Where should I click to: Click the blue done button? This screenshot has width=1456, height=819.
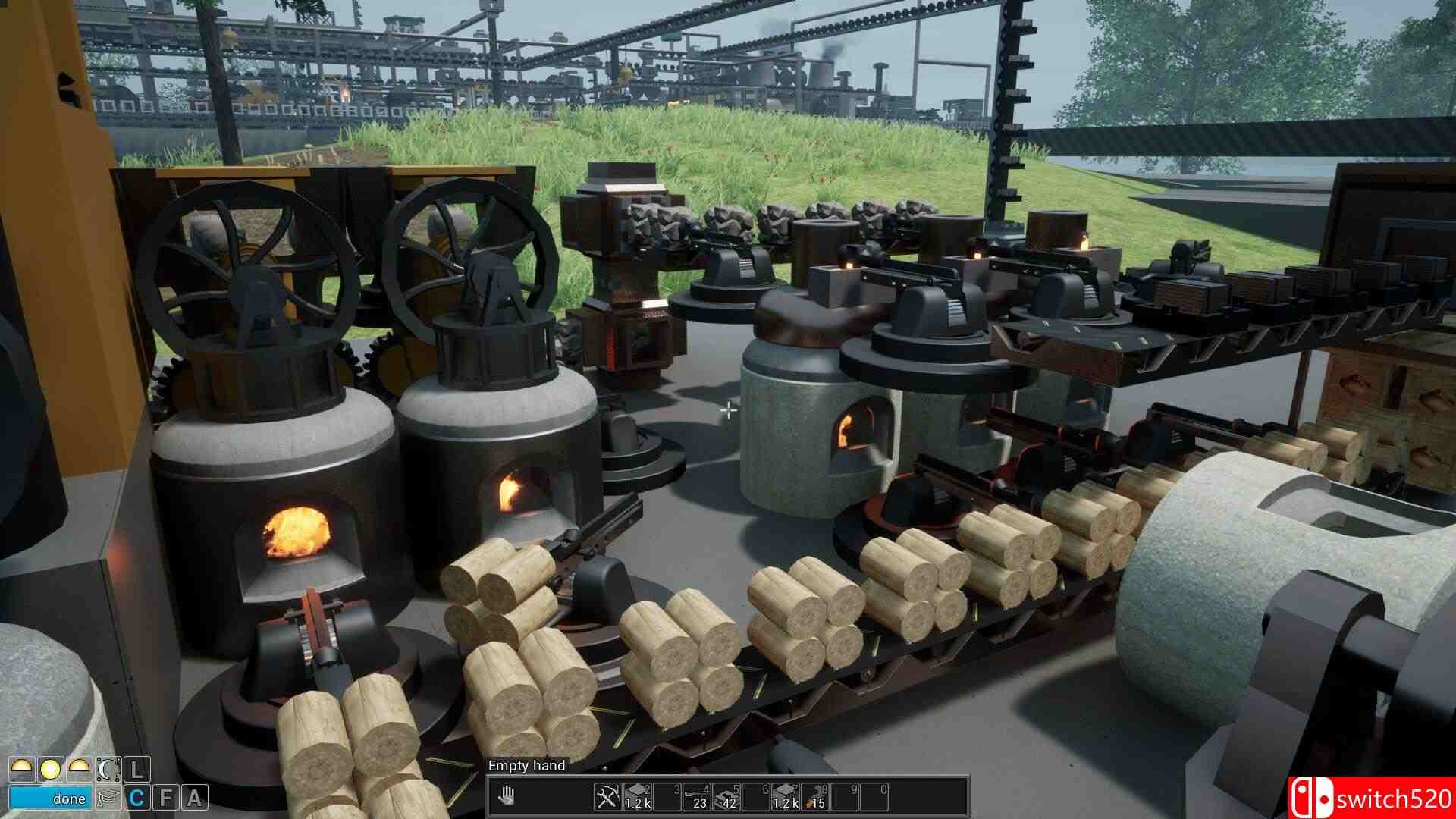coord(49,797)
